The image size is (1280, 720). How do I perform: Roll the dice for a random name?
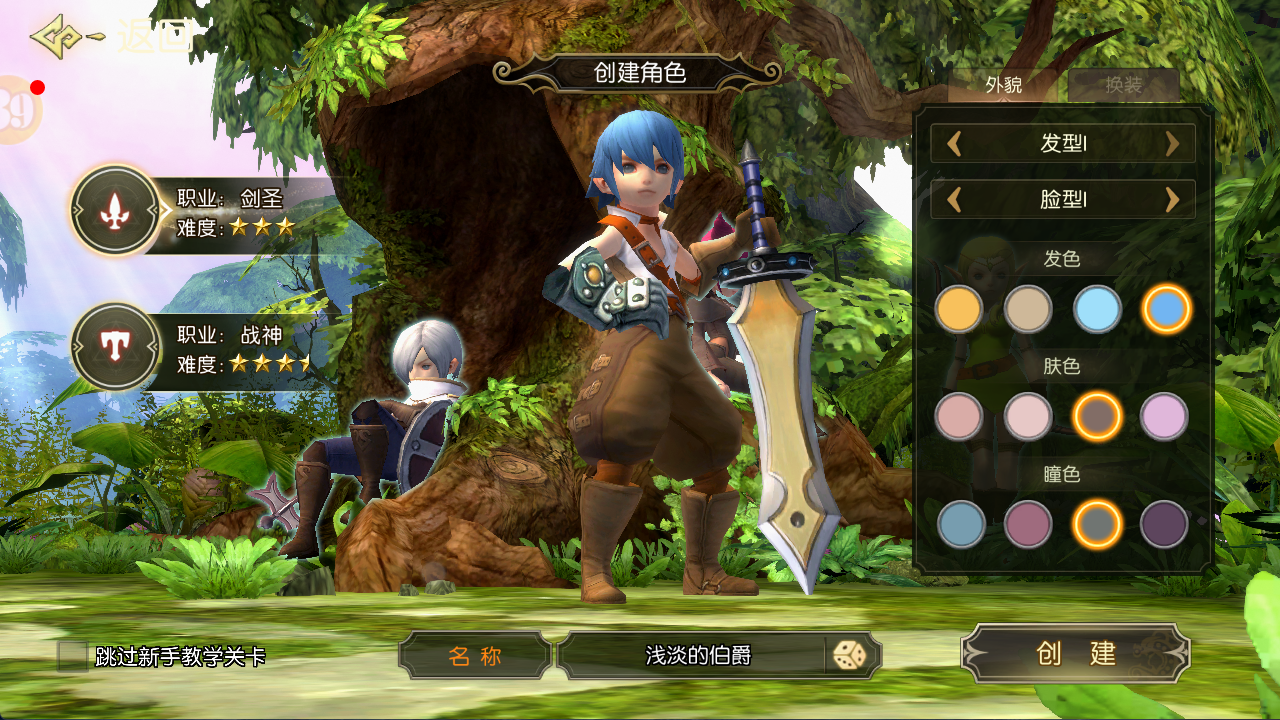click(x=851, y=656)
